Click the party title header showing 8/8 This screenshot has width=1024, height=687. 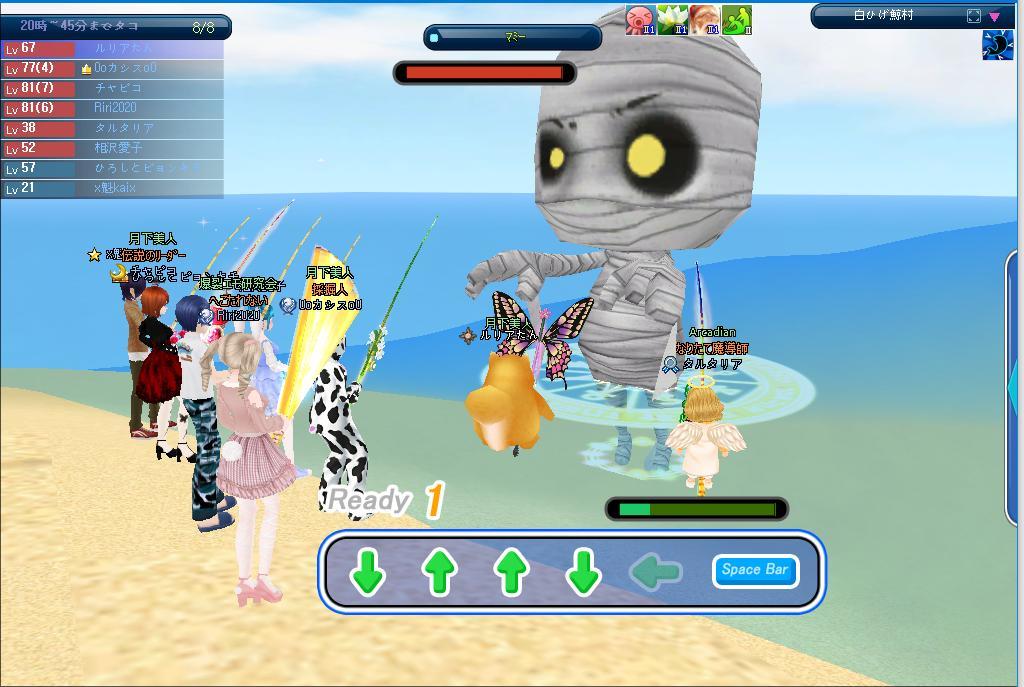[115, 26]
